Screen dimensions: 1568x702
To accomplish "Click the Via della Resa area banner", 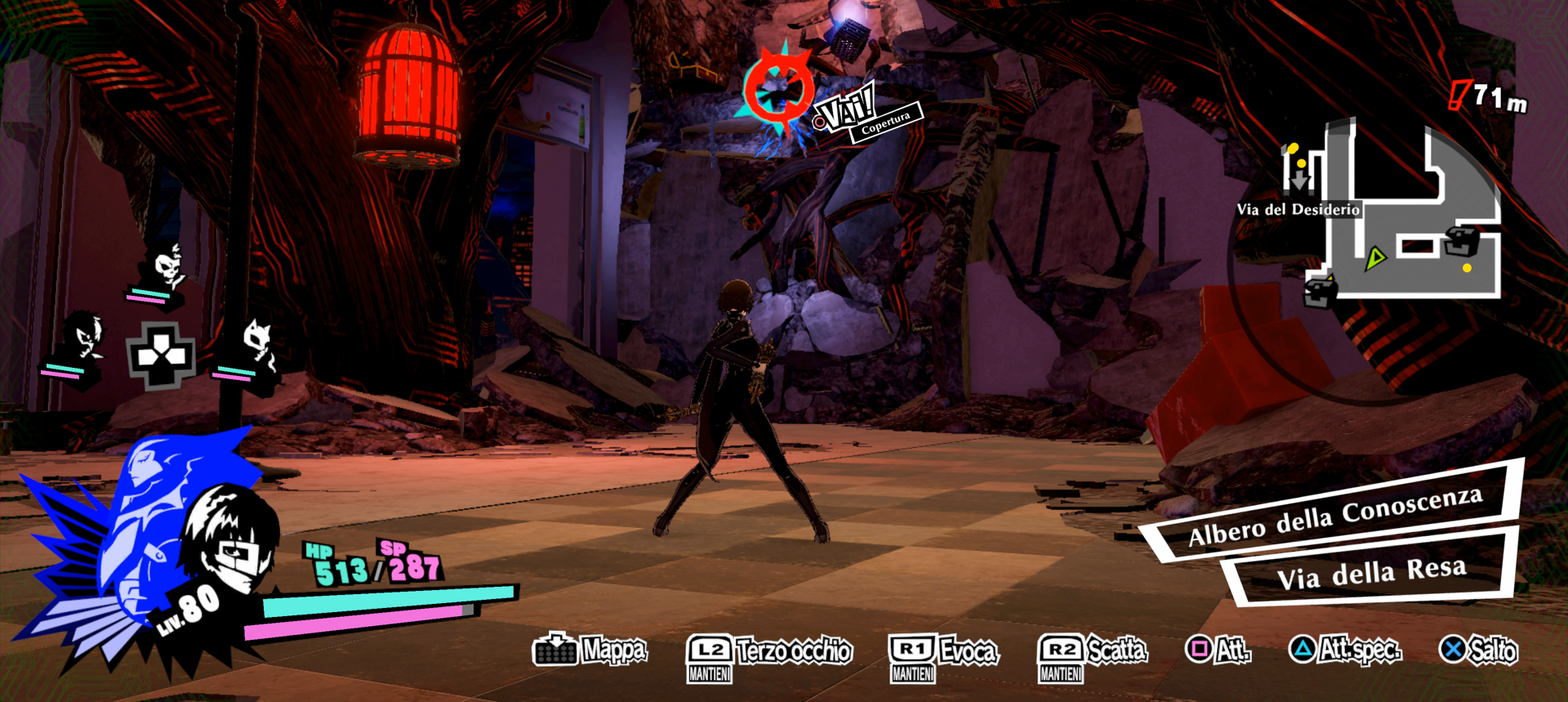I will tap(1371, 572).
